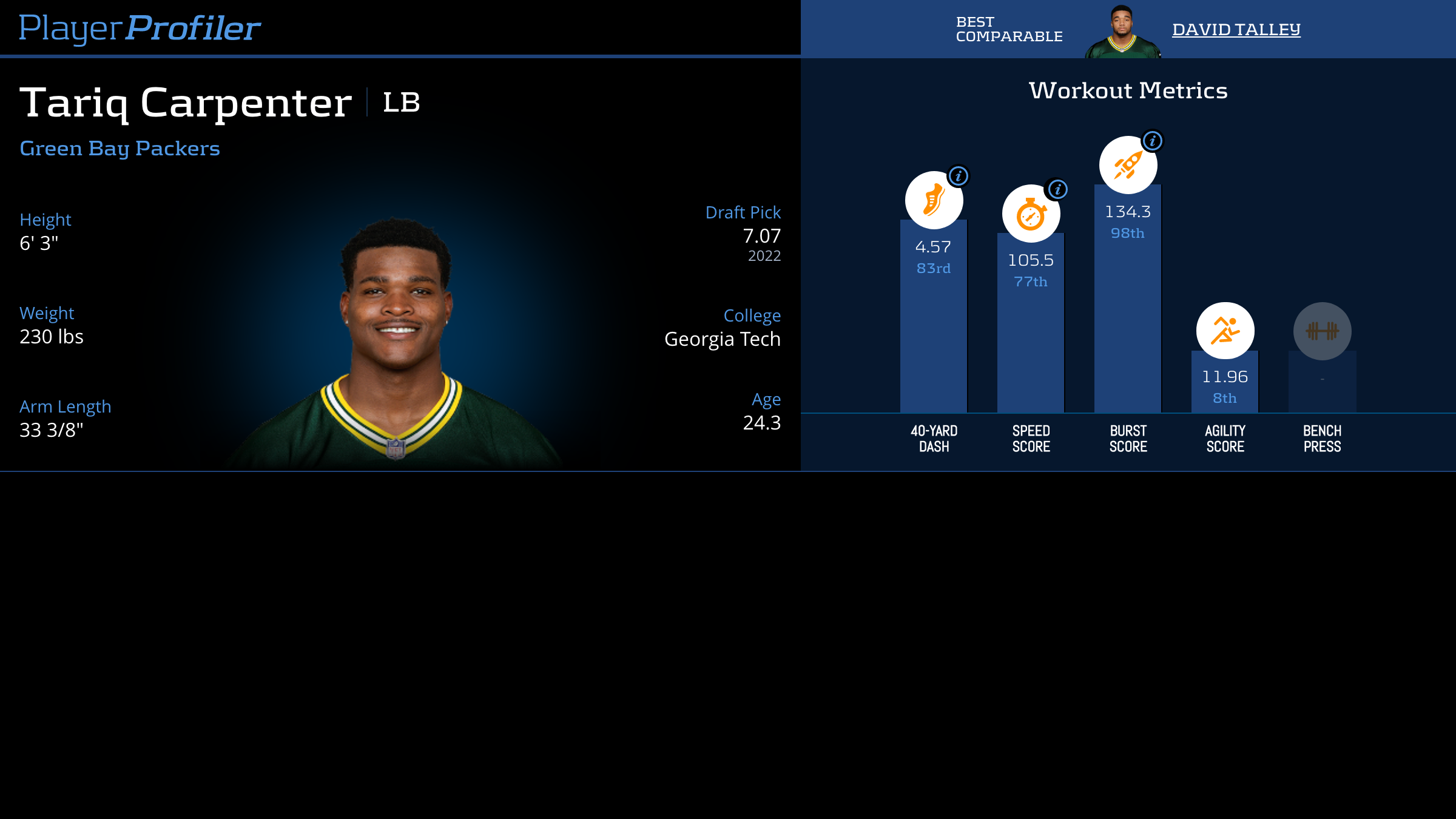The image size is (1456, 819).
Task: Click the Agility Score running-man icon
Action: (x=1225, y=331)
